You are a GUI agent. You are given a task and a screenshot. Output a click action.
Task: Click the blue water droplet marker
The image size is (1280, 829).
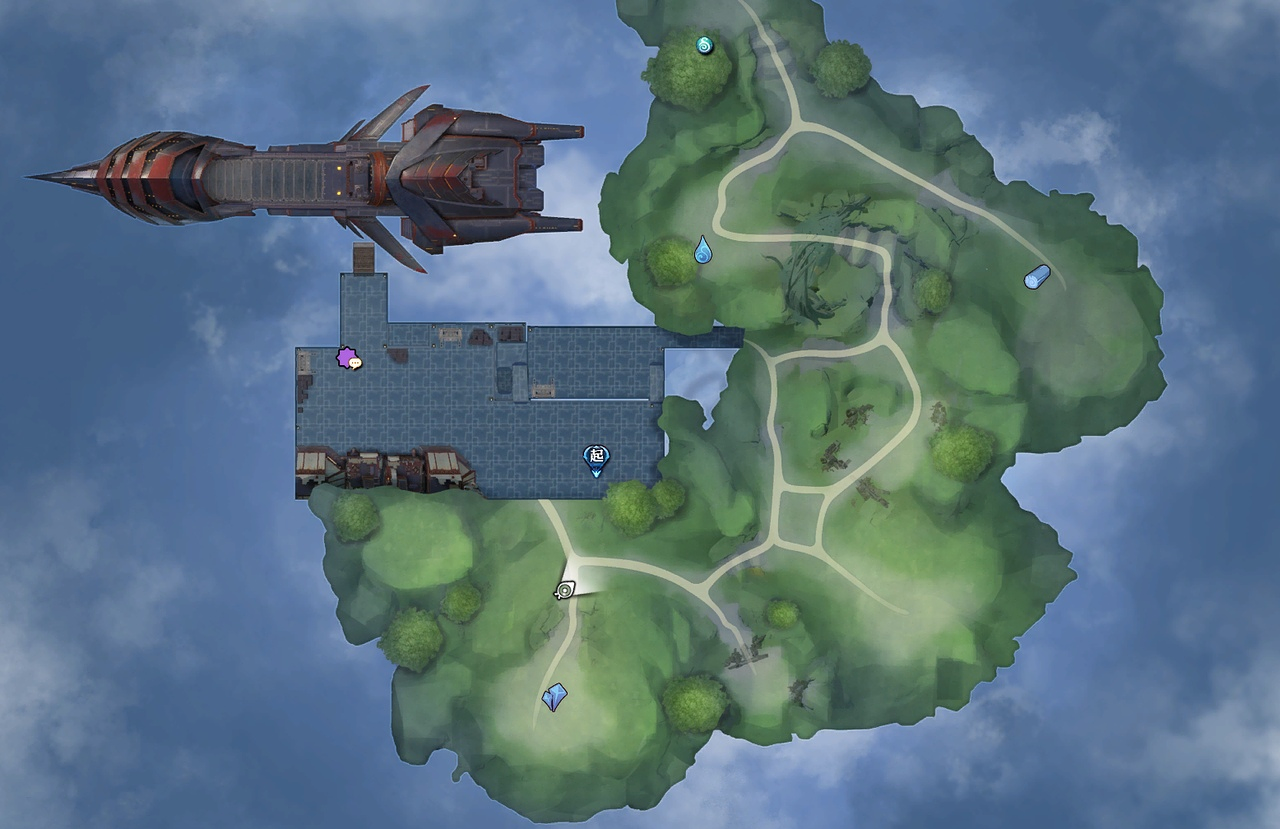[x=703, y=250]
